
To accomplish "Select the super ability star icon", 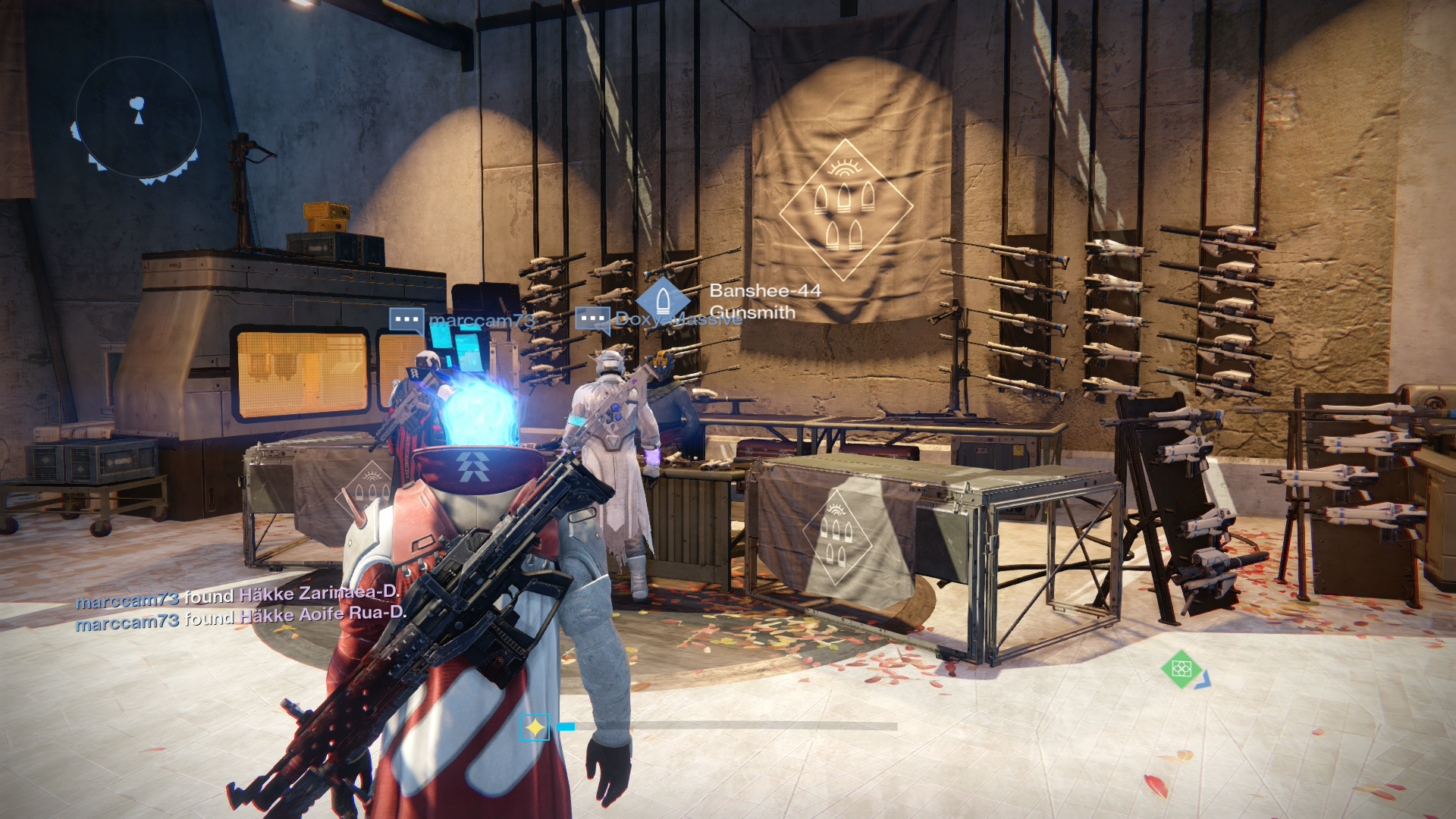I will 535,728.
